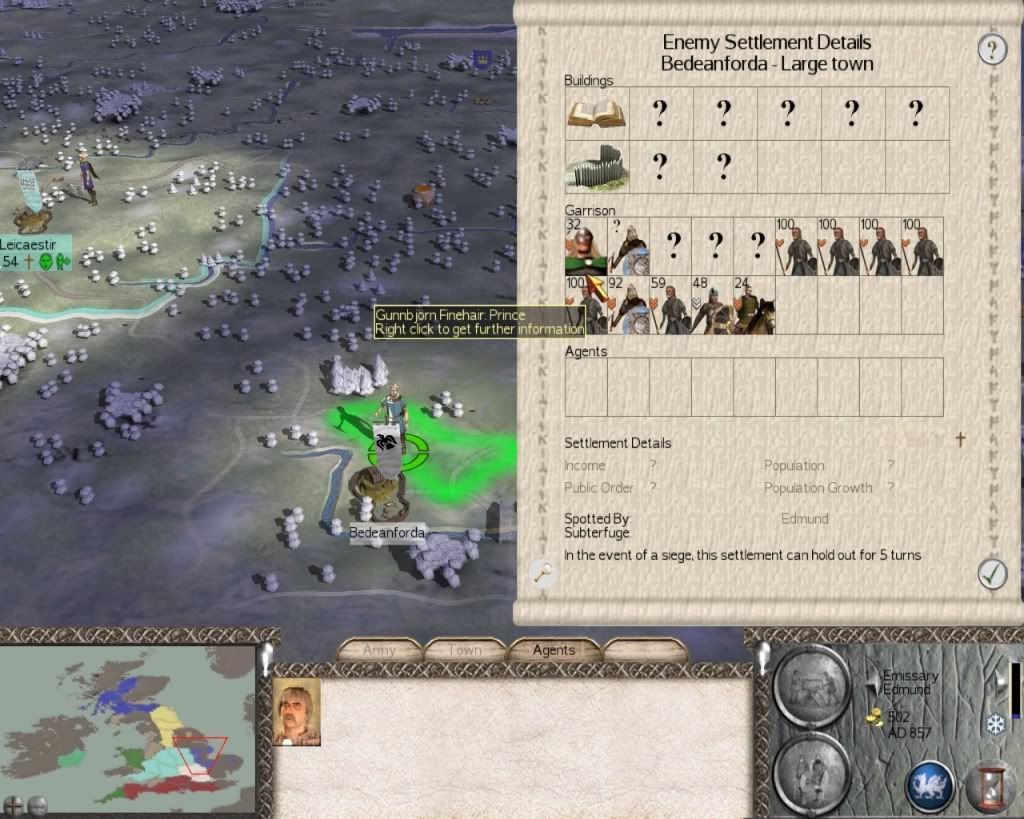The height and width of the screenshot is (819, 1024).
Task: Select the garrison unit with 48 soldiers
Action: click(x=712, y=306)
